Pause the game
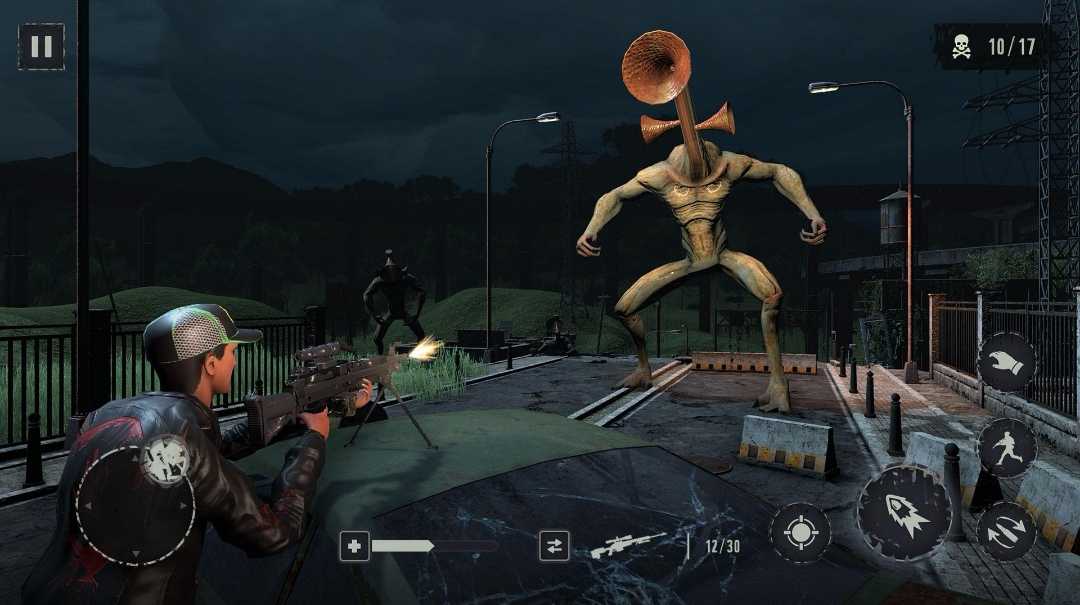The height and width of the screenshot is (605, 1080). pos(41,46)
